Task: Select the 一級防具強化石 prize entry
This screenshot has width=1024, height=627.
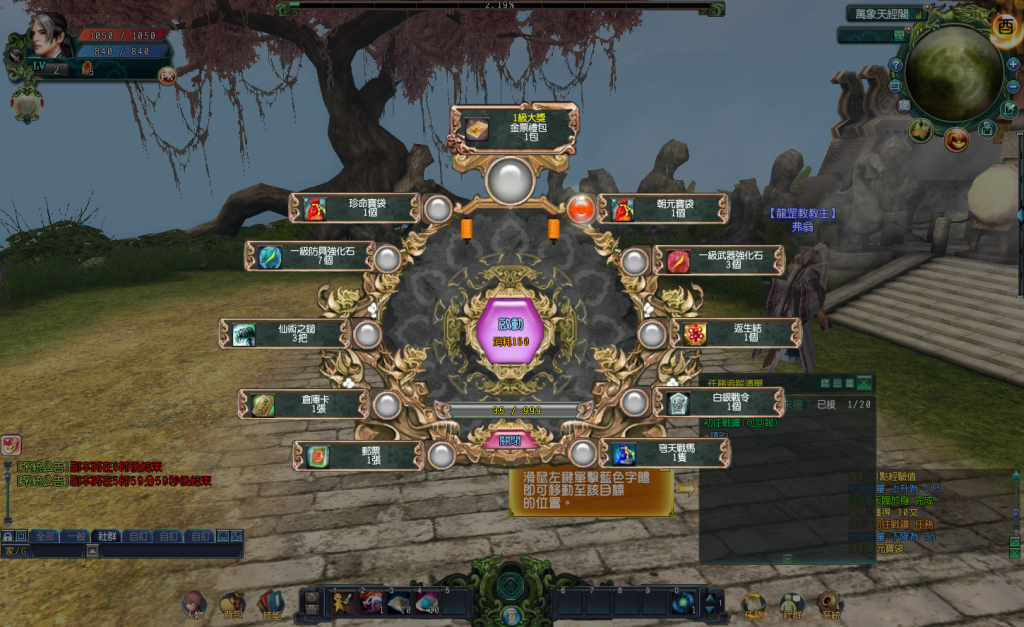Action: pyautogui.click(x=310, y=257)
